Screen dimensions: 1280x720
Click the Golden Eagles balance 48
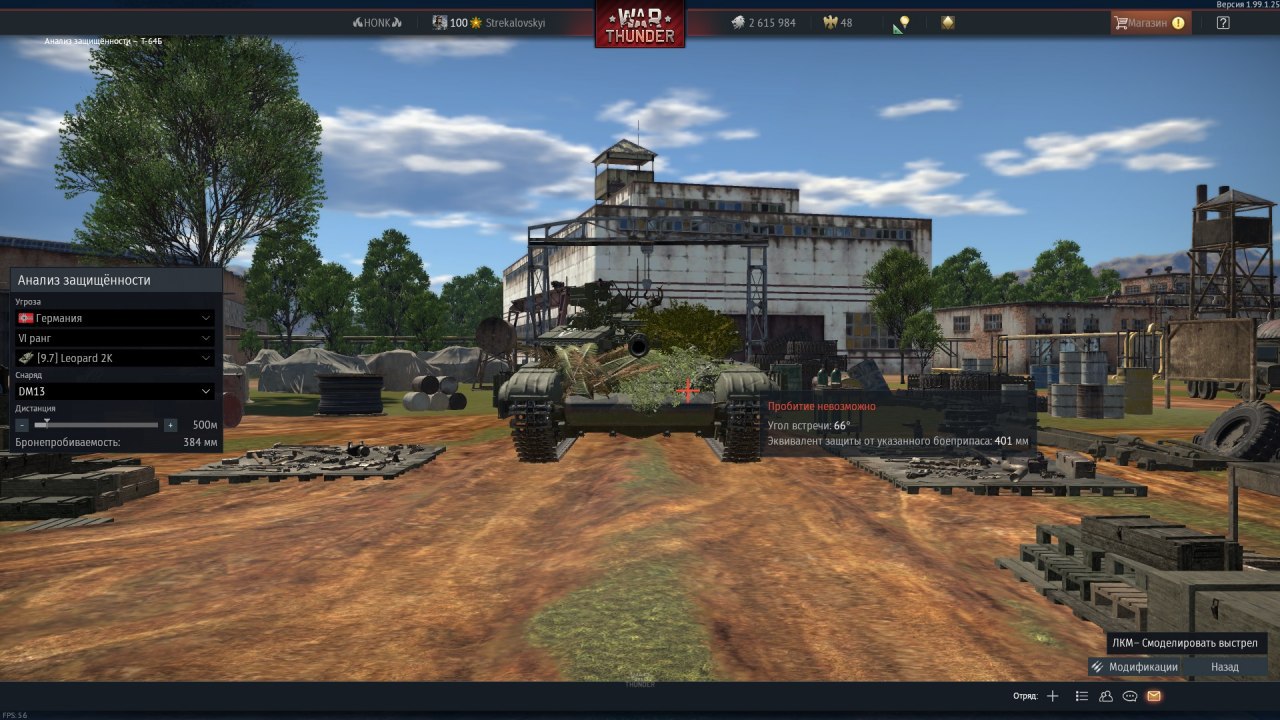838,22
